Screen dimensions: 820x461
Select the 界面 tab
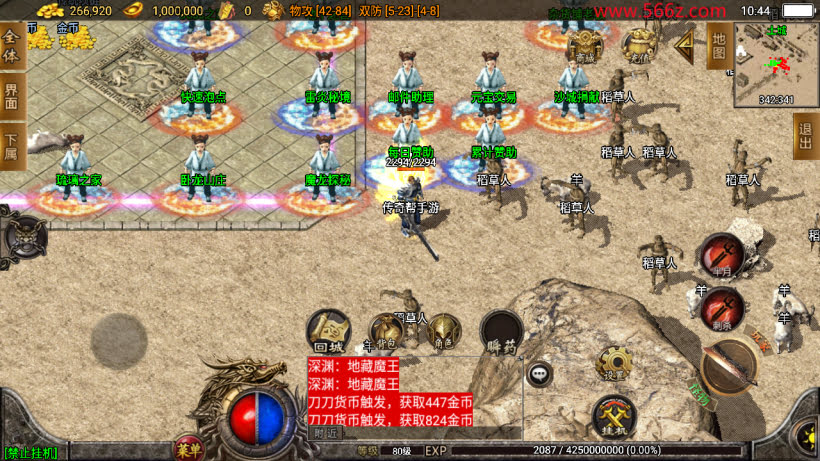click(x=11, y=96)
